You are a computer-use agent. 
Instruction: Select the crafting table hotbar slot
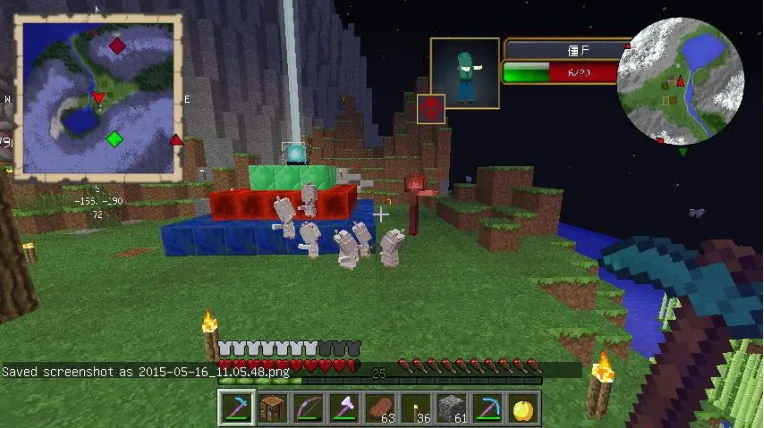(270, 408)
